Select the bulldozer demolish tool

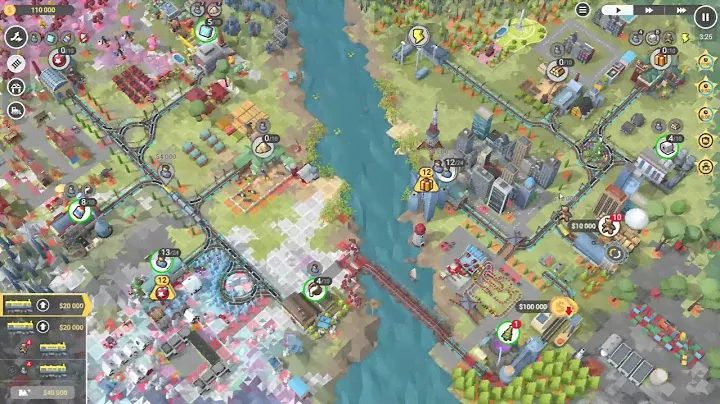tap(16, 111)
